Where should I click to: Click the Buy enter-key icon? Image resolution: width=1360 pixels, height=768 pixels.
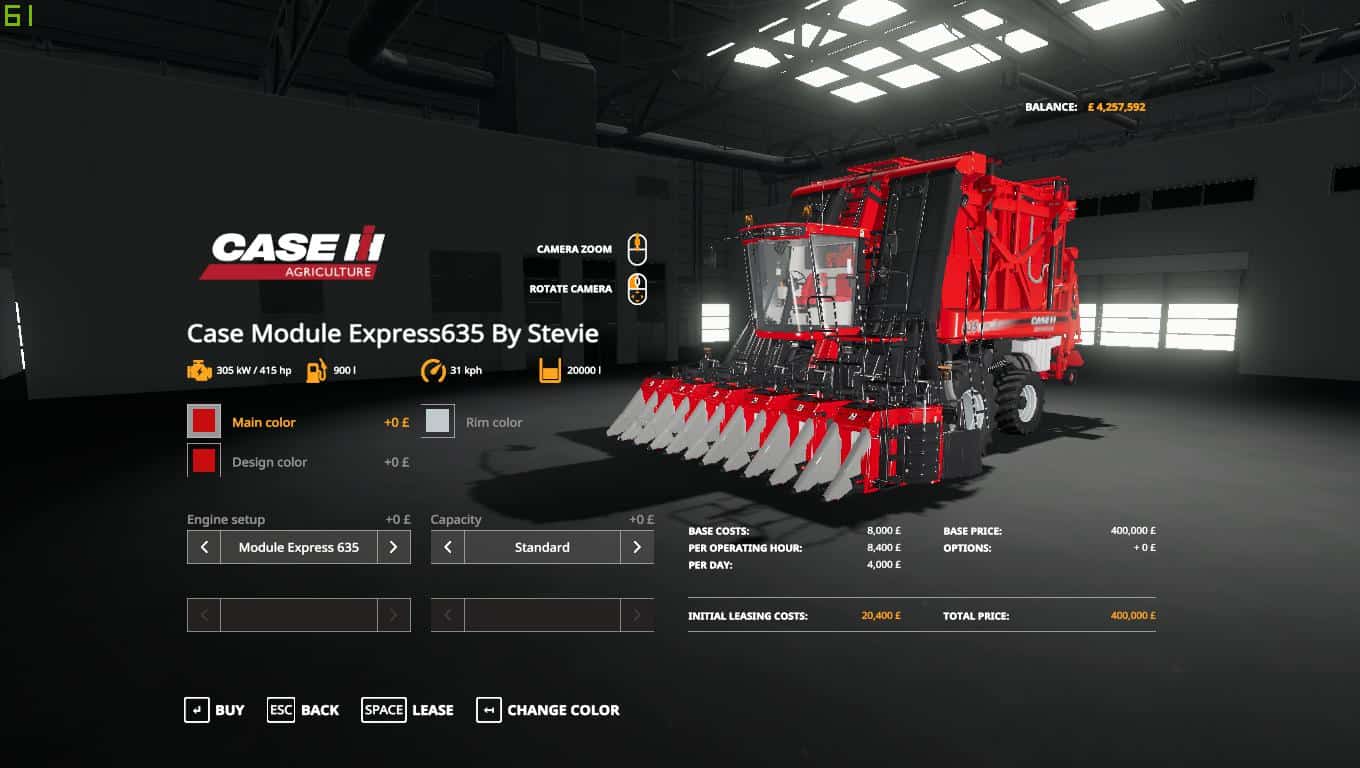click(197, 710)
